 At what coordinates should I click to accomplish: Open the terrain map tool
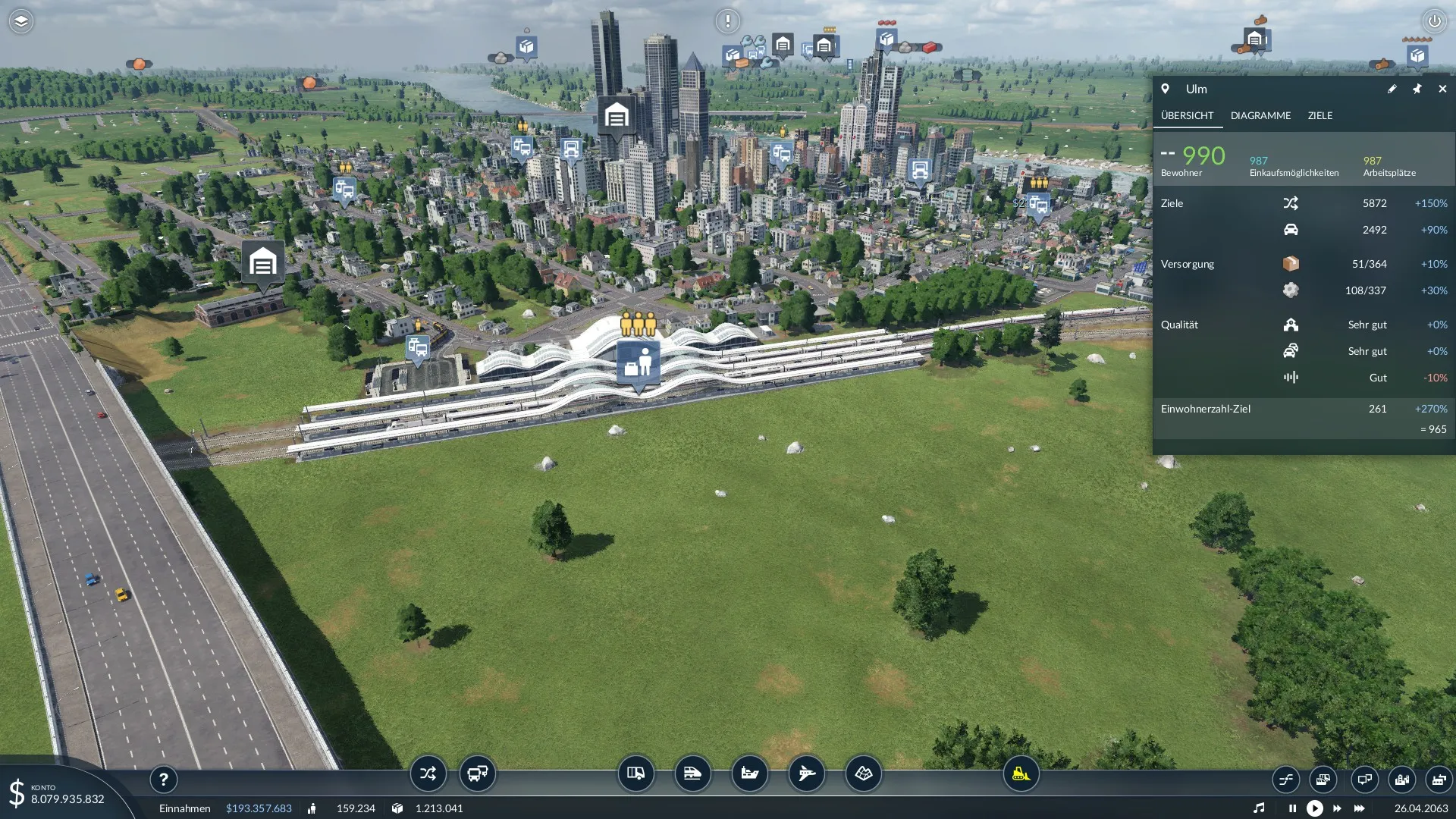tap(863, 773)
